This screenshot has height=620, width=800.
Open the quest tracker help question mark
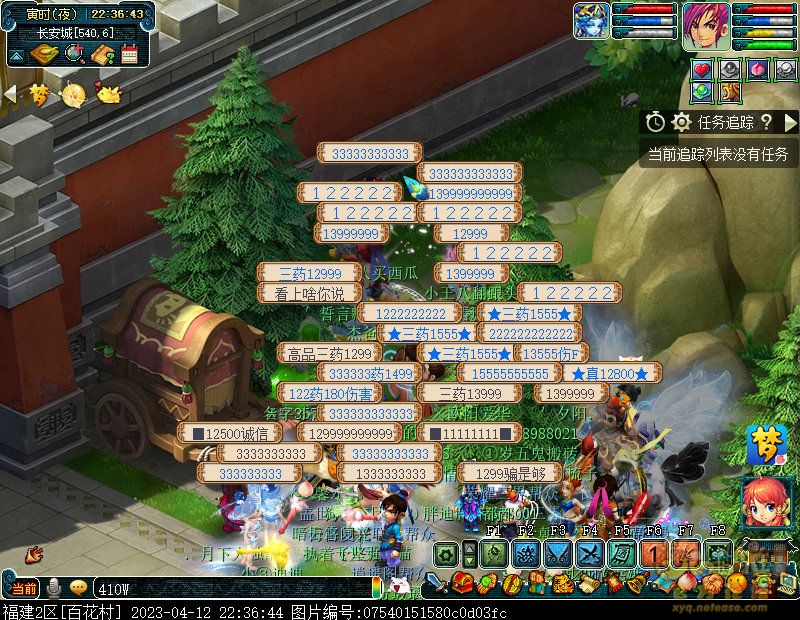coord(766,122)
